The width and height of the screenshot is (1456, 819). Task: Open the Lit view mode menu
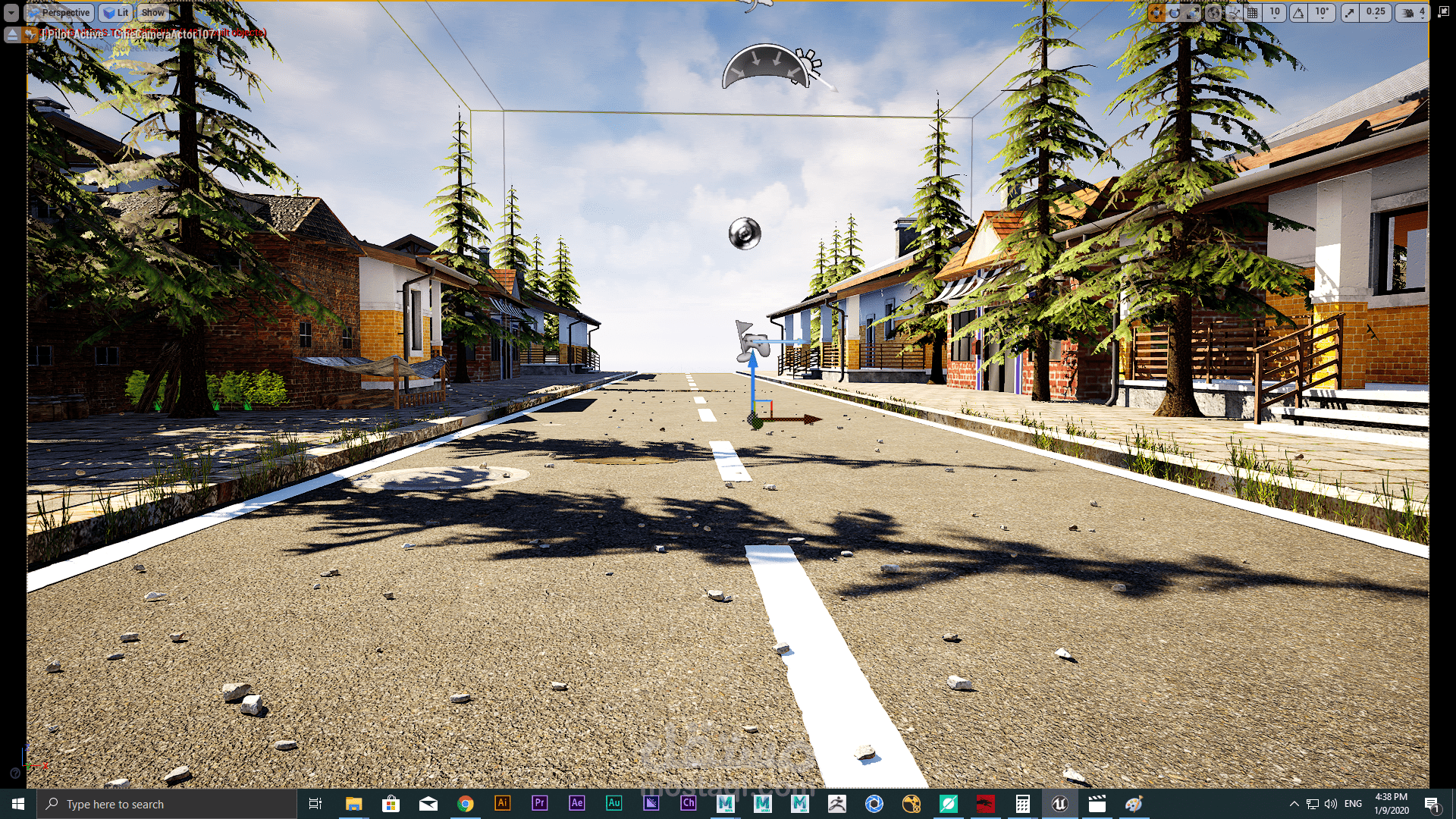point(116,13)
